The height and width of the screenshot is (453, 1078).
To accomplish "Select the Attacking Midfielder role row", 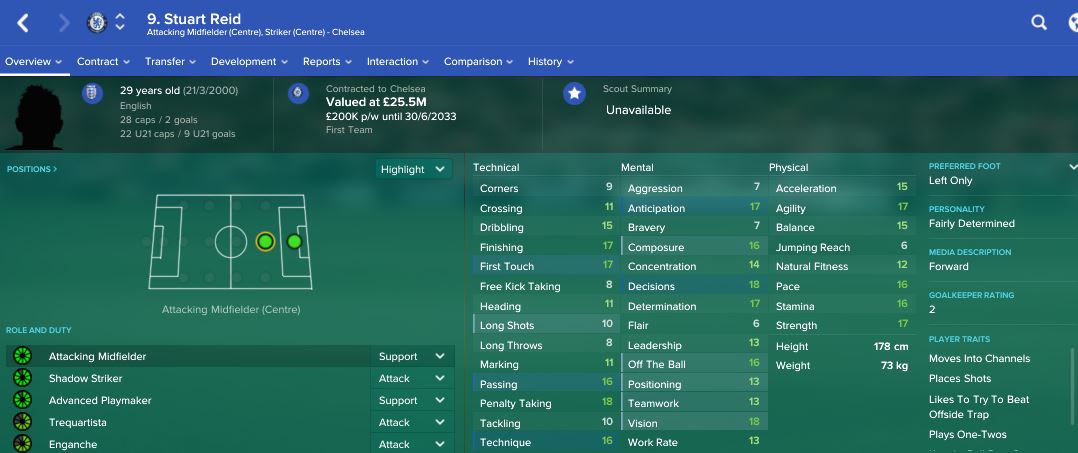I will tap(190, 356).
